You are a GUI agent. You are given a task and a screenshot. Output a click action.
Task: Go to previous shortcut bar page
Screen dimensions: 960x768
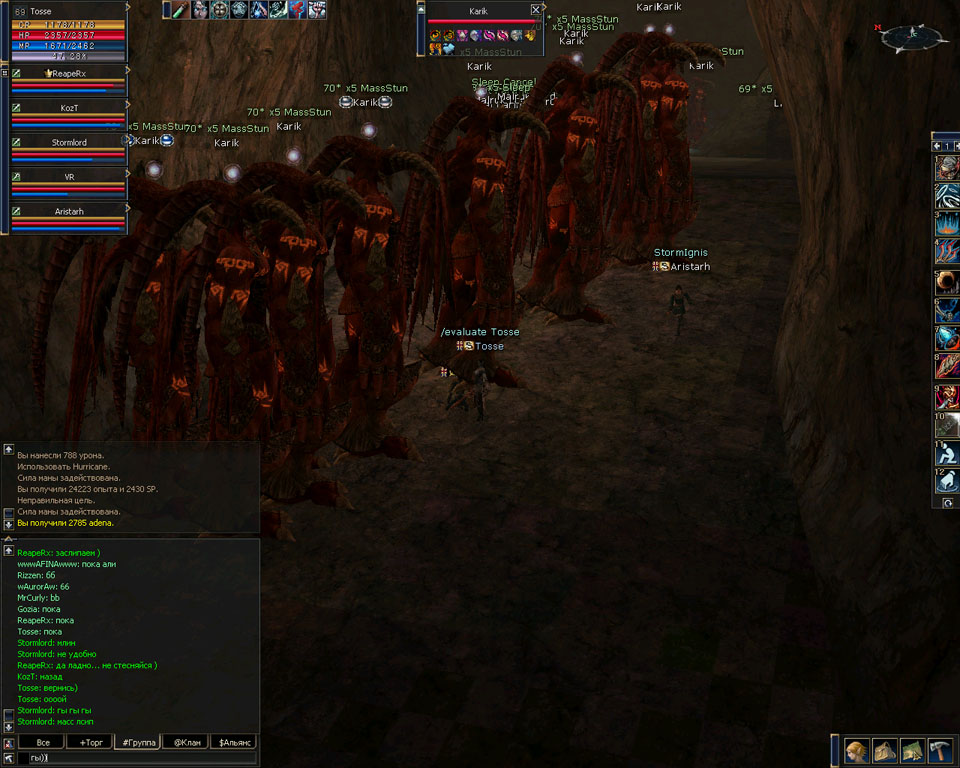[937, 146]
